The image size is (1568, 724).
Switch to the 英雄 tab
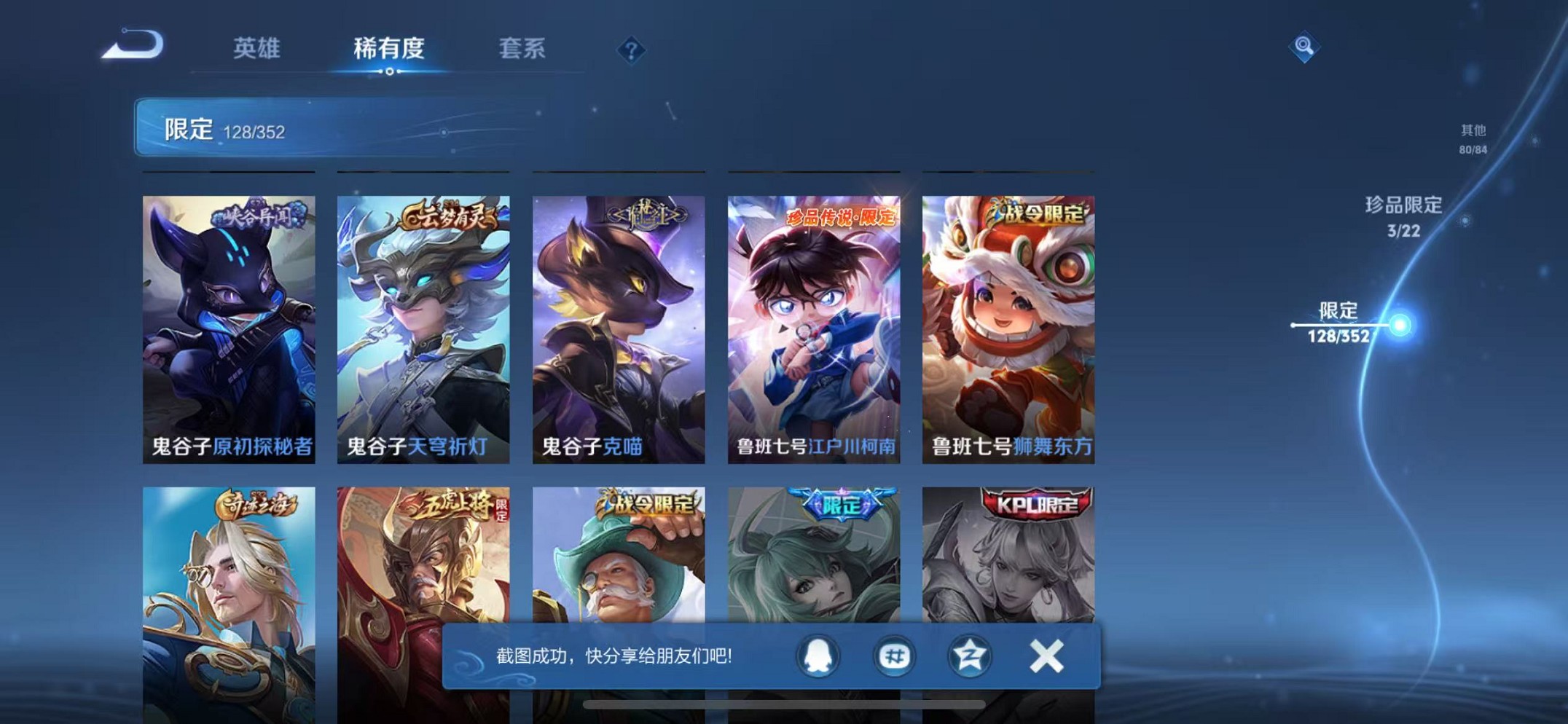pos(256,50)
